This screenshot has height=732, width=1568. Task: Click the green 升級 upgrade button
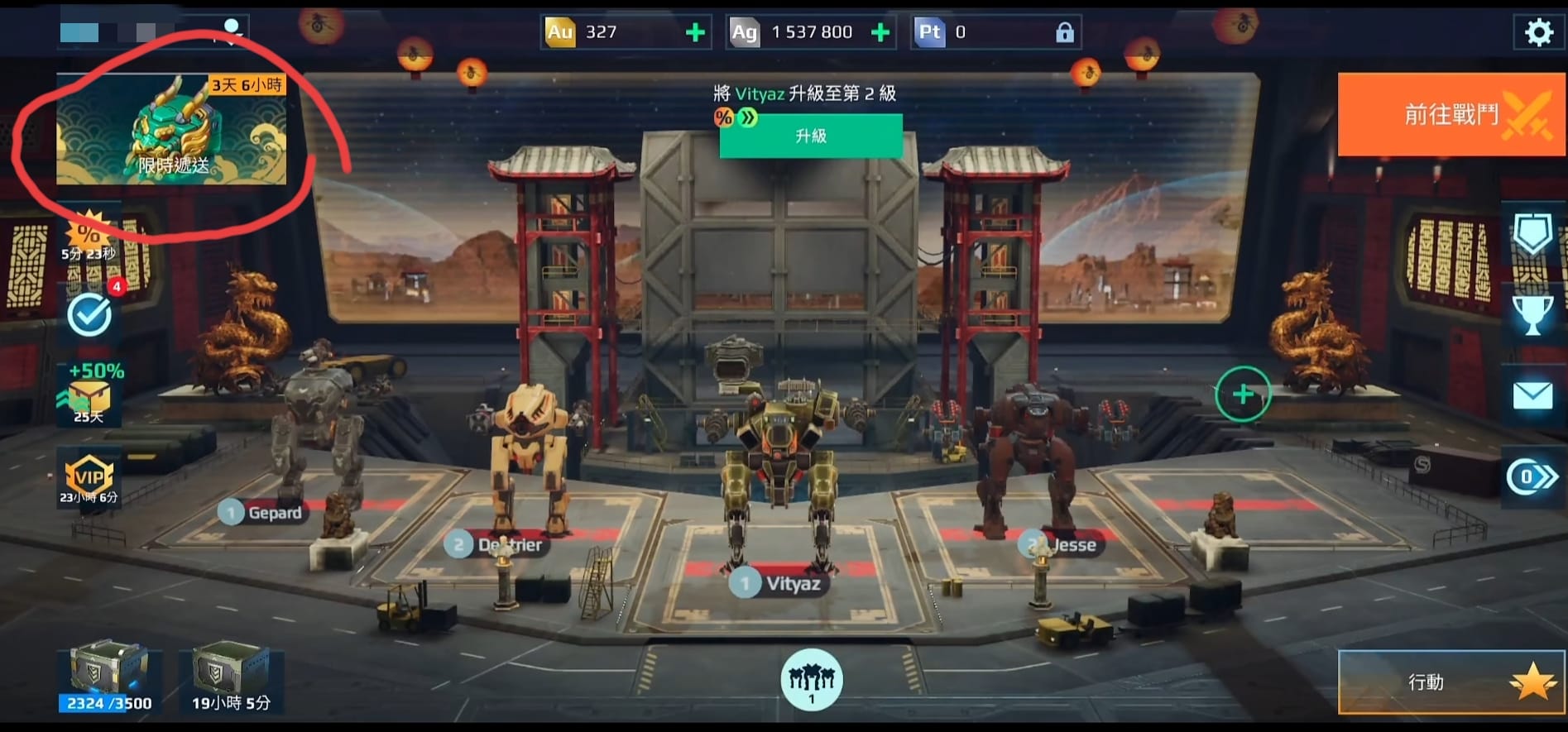(811, 136)
